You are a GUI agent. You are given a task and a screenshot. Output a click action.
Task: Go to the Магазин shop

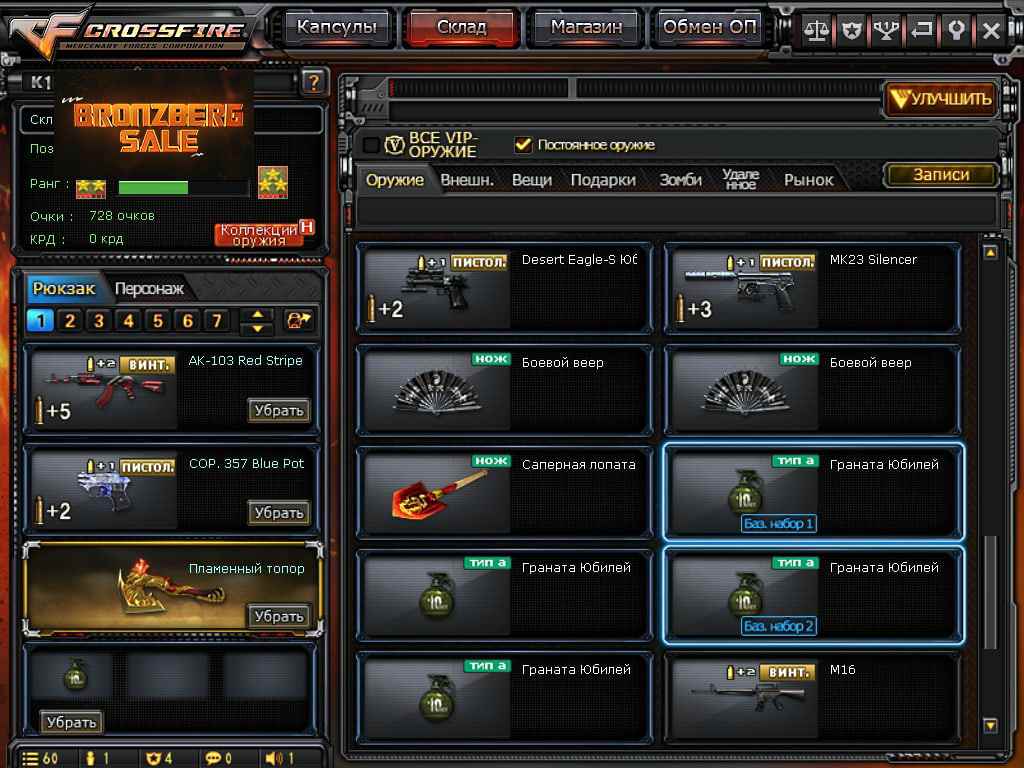(x=585, y=28)
